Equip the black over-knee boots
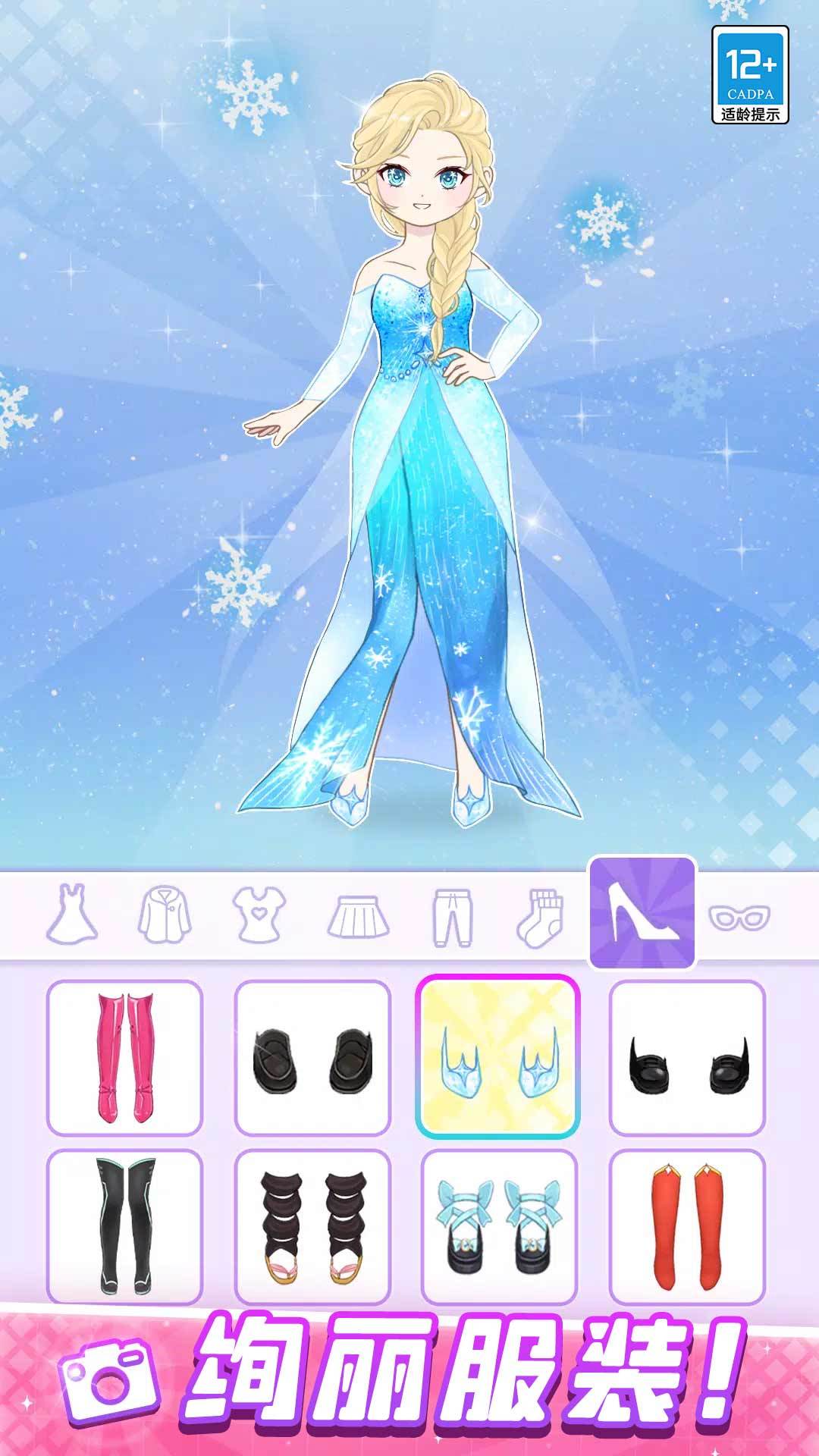Viewport: 819px width, 1456px height. click(125, 1226)
